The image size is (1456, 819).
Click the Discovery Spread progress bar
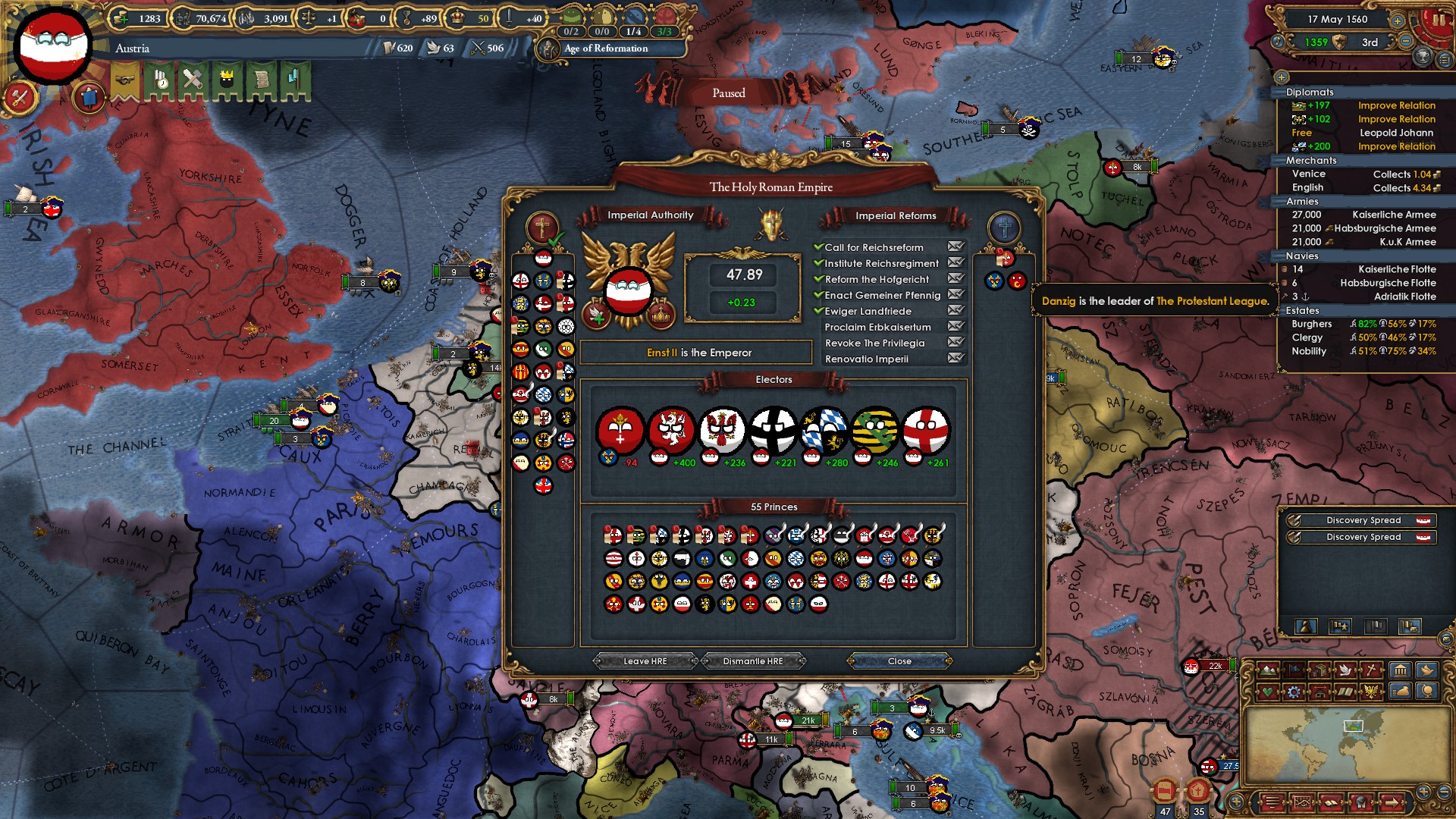[1361, 520]
